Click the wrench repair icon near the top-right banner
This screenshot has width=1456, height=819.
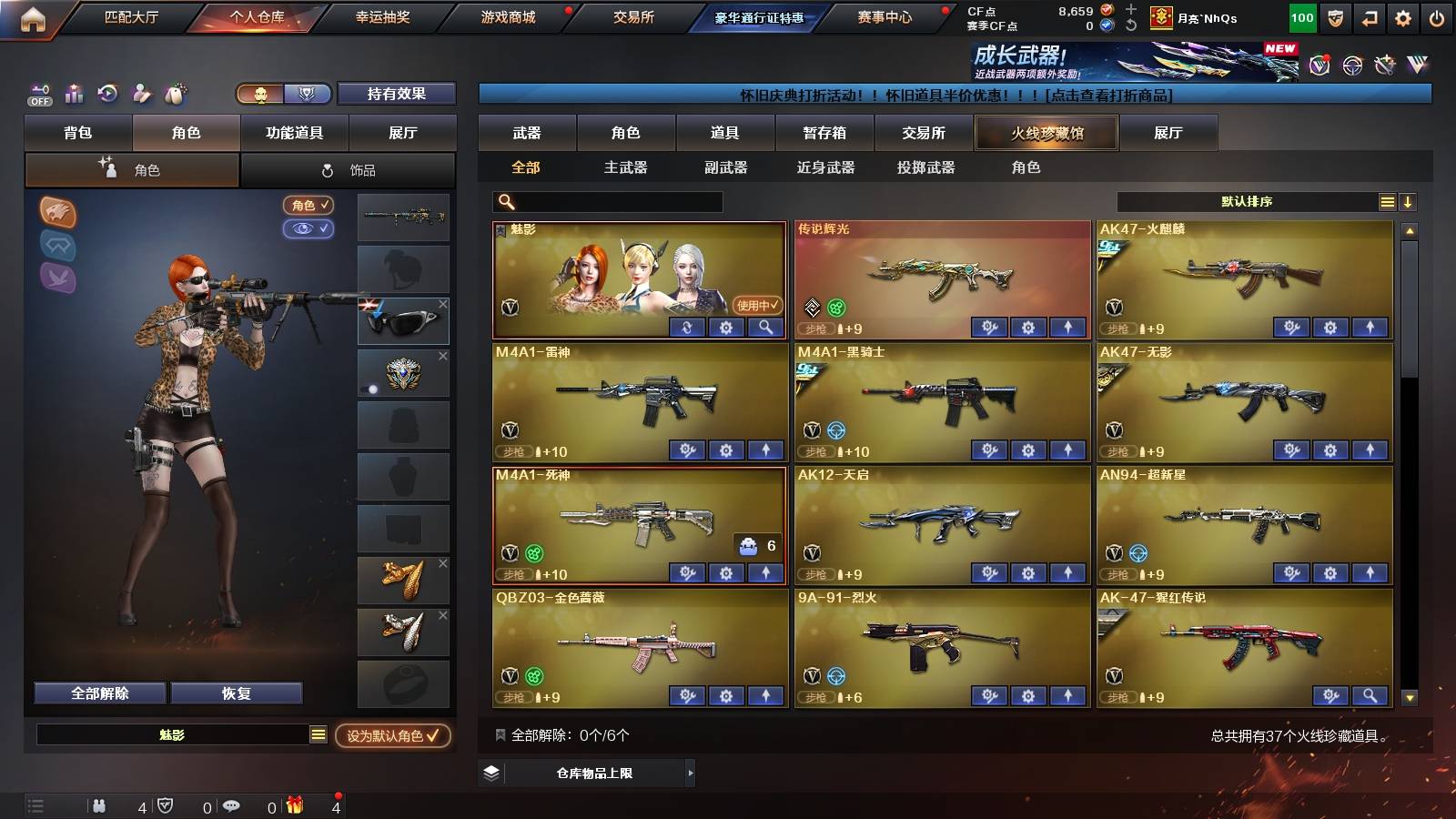click(1384, 65)
